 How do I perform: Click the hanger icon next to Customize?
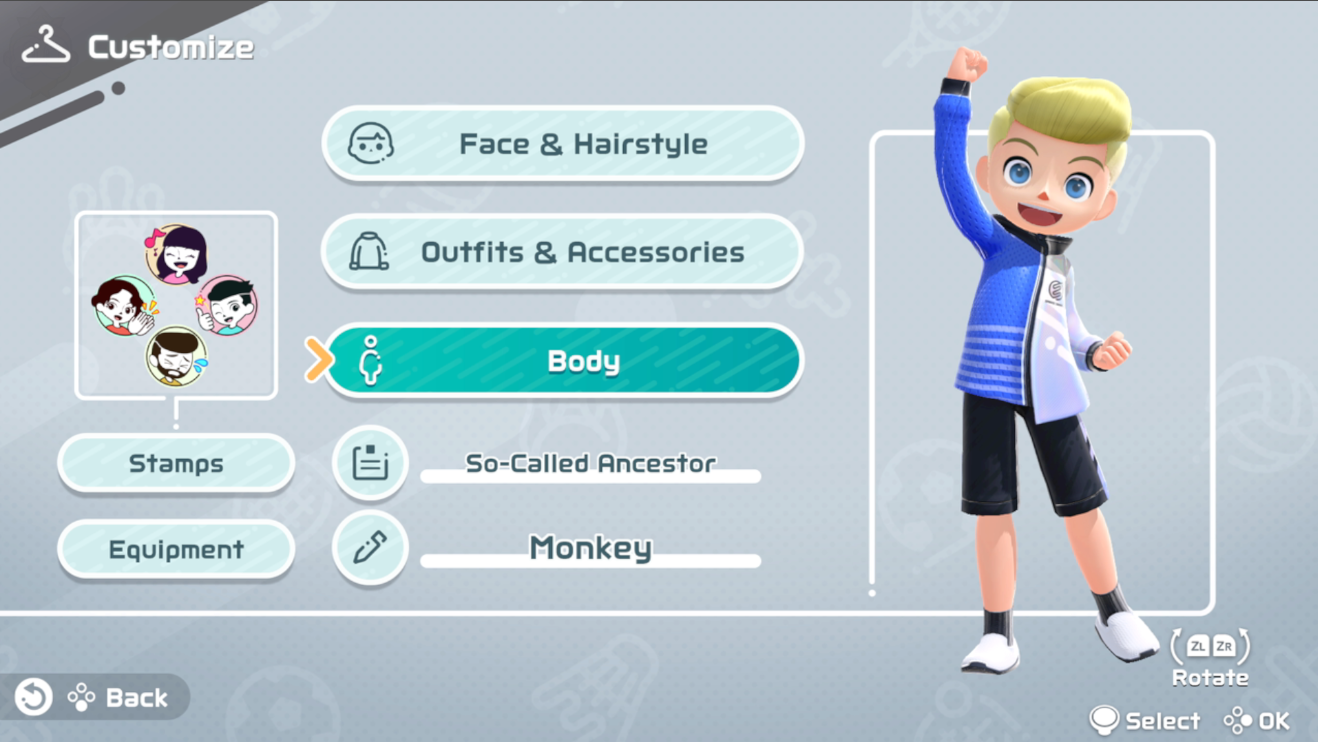point(44,44)
